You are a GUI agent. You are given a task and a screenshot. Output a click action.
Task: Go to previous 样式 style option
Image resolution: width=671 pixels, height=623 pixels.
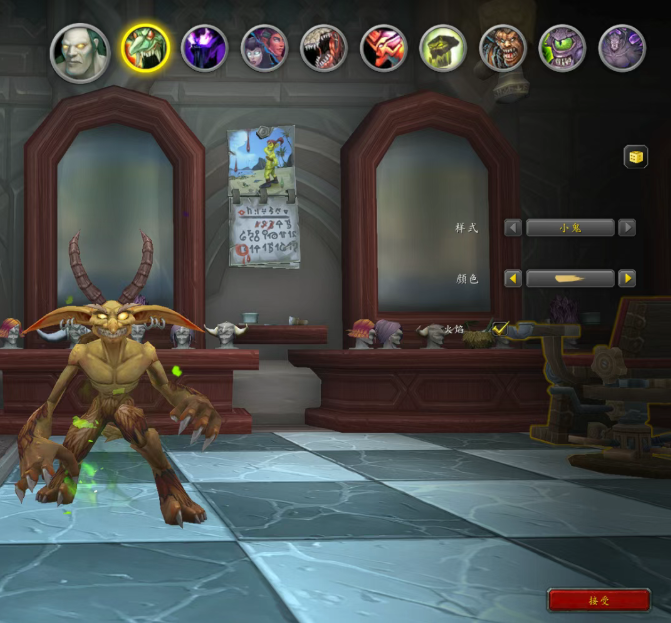[x=513, y=228]
